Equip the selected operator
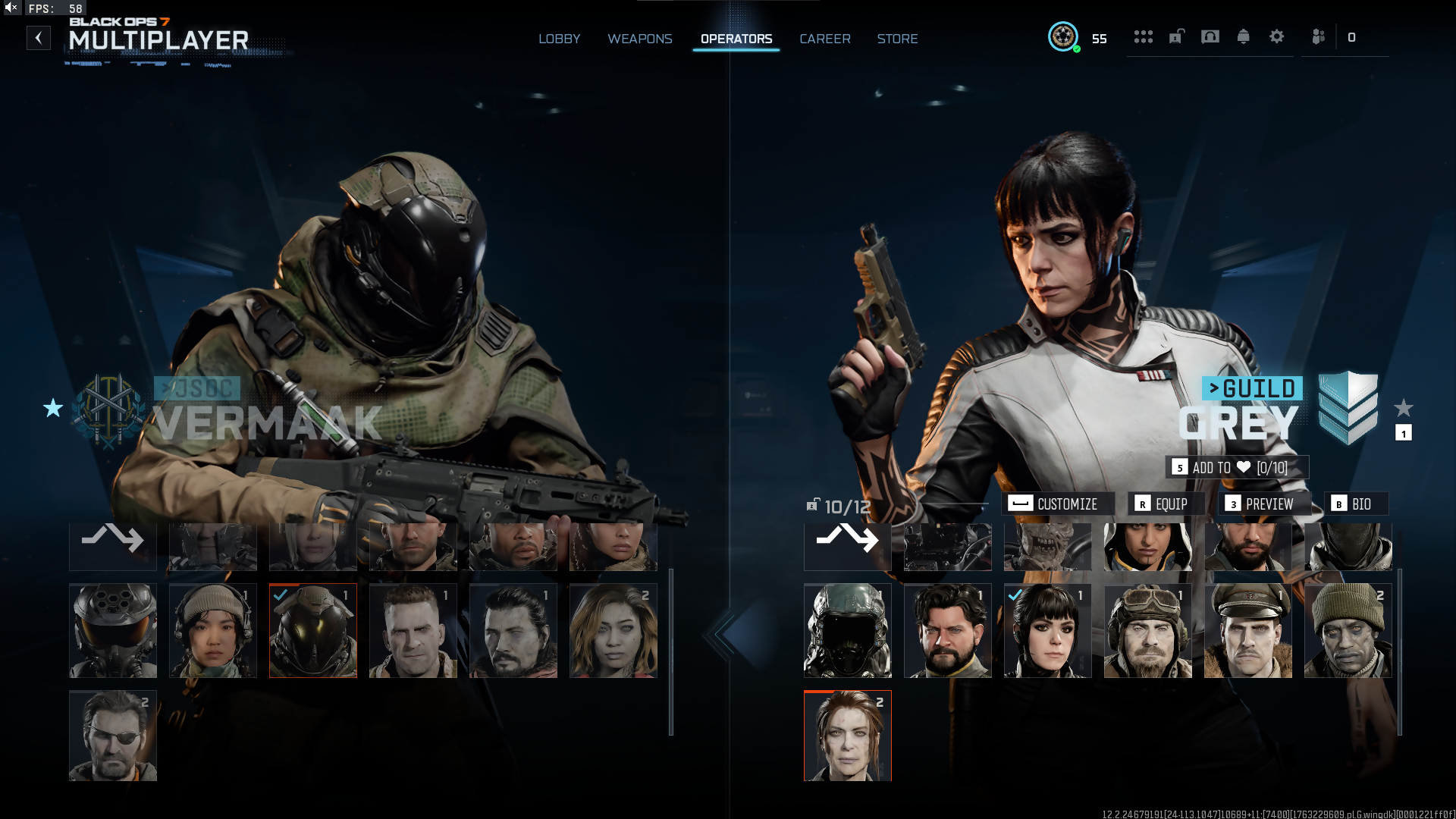1456x819 pixels. pyautogui.click(x=1163, y=504)
